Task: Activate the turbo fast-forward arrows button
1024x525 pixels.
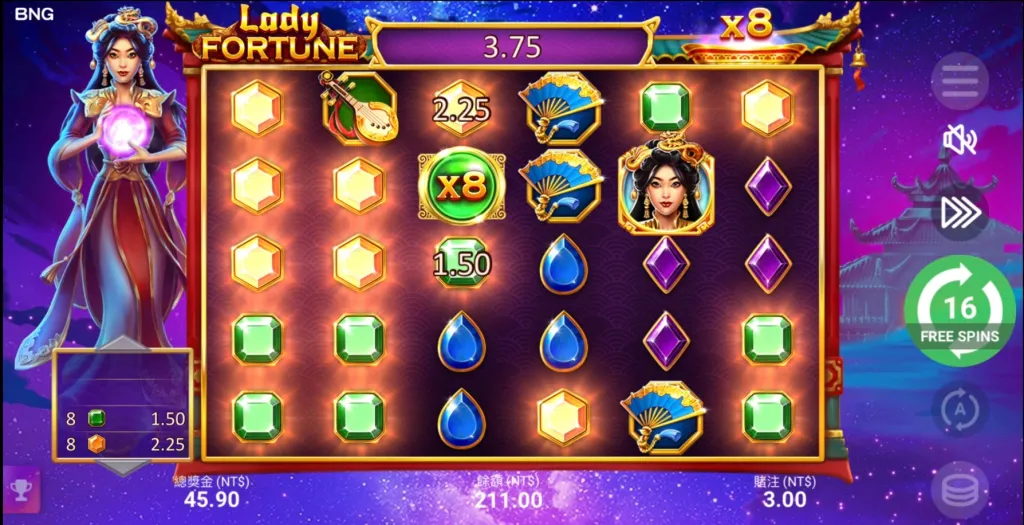Action: click(x=959, y=212)
